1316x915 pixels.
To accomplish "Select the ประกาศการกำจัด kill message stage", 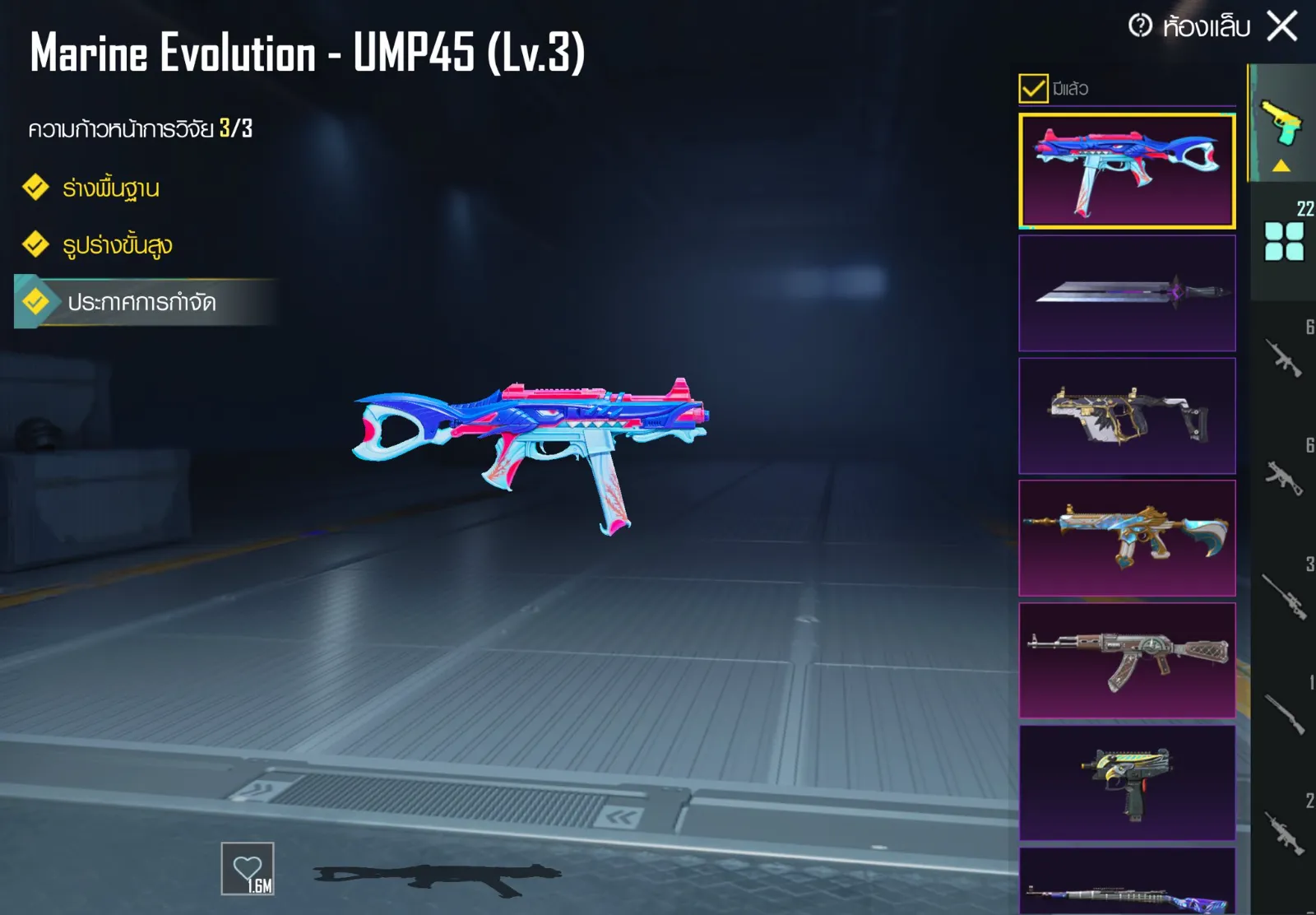I will (141, 303).
